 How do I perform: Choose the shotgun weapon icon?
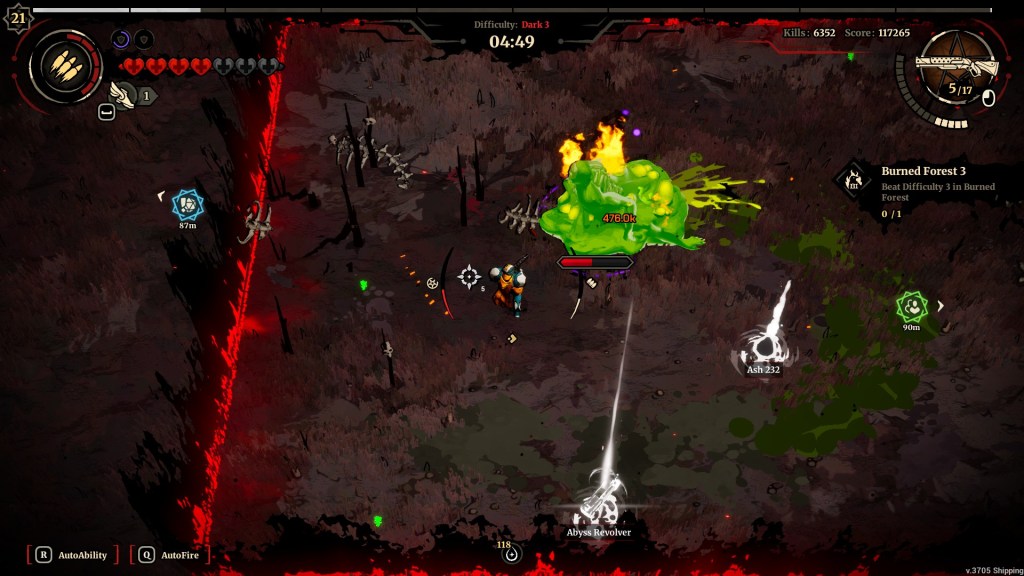957,66
